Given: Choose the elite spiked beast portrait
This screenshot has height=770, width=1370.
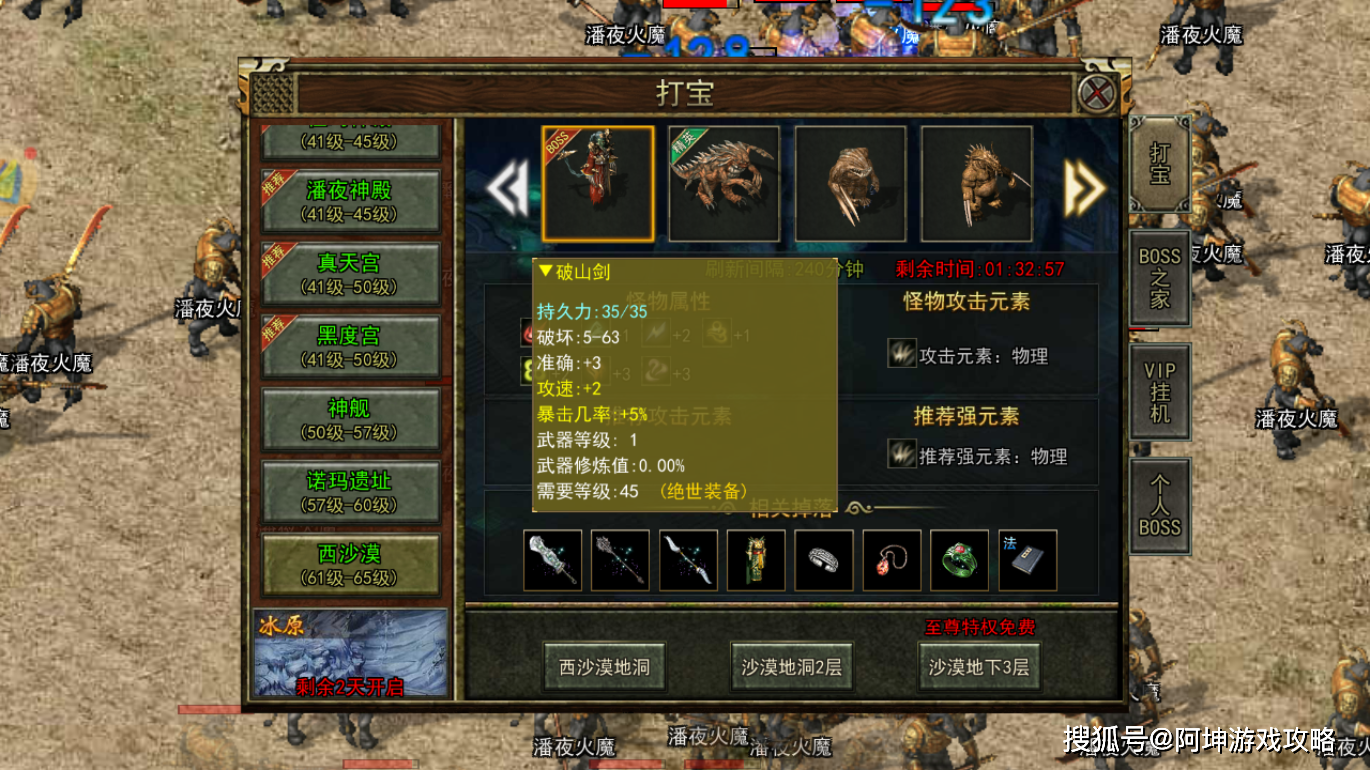Looking at the screenshot, I should (724, 184).
